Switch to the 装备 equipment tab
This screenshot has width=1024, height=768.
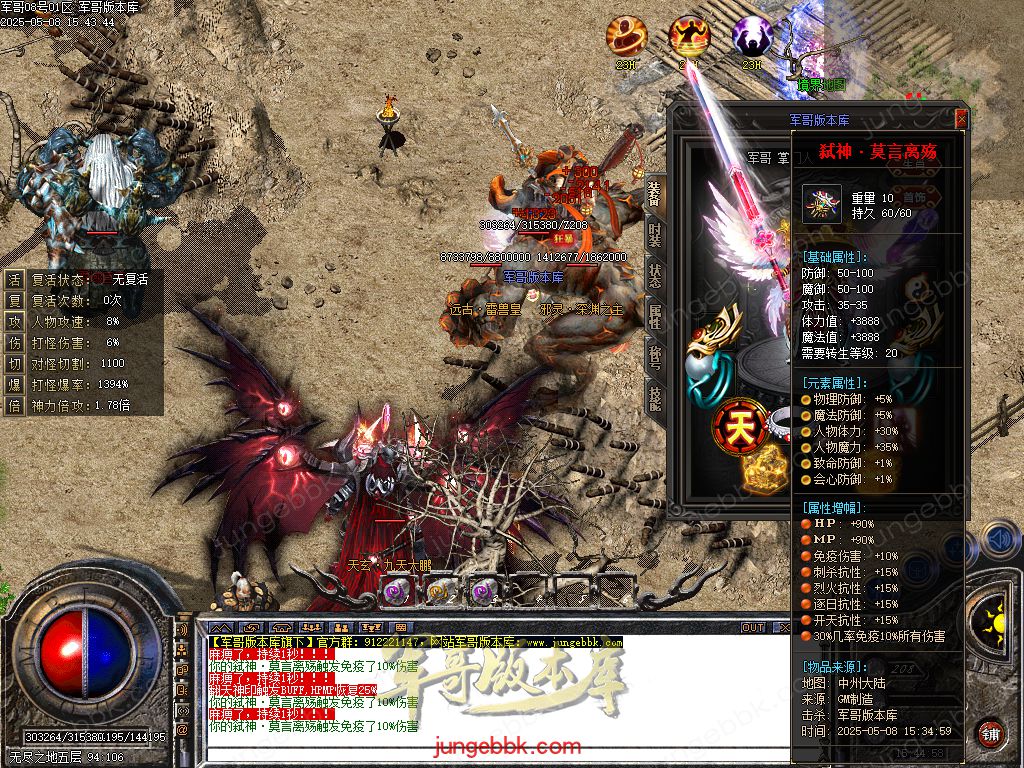pyautogui.click(x=655, y=193)
